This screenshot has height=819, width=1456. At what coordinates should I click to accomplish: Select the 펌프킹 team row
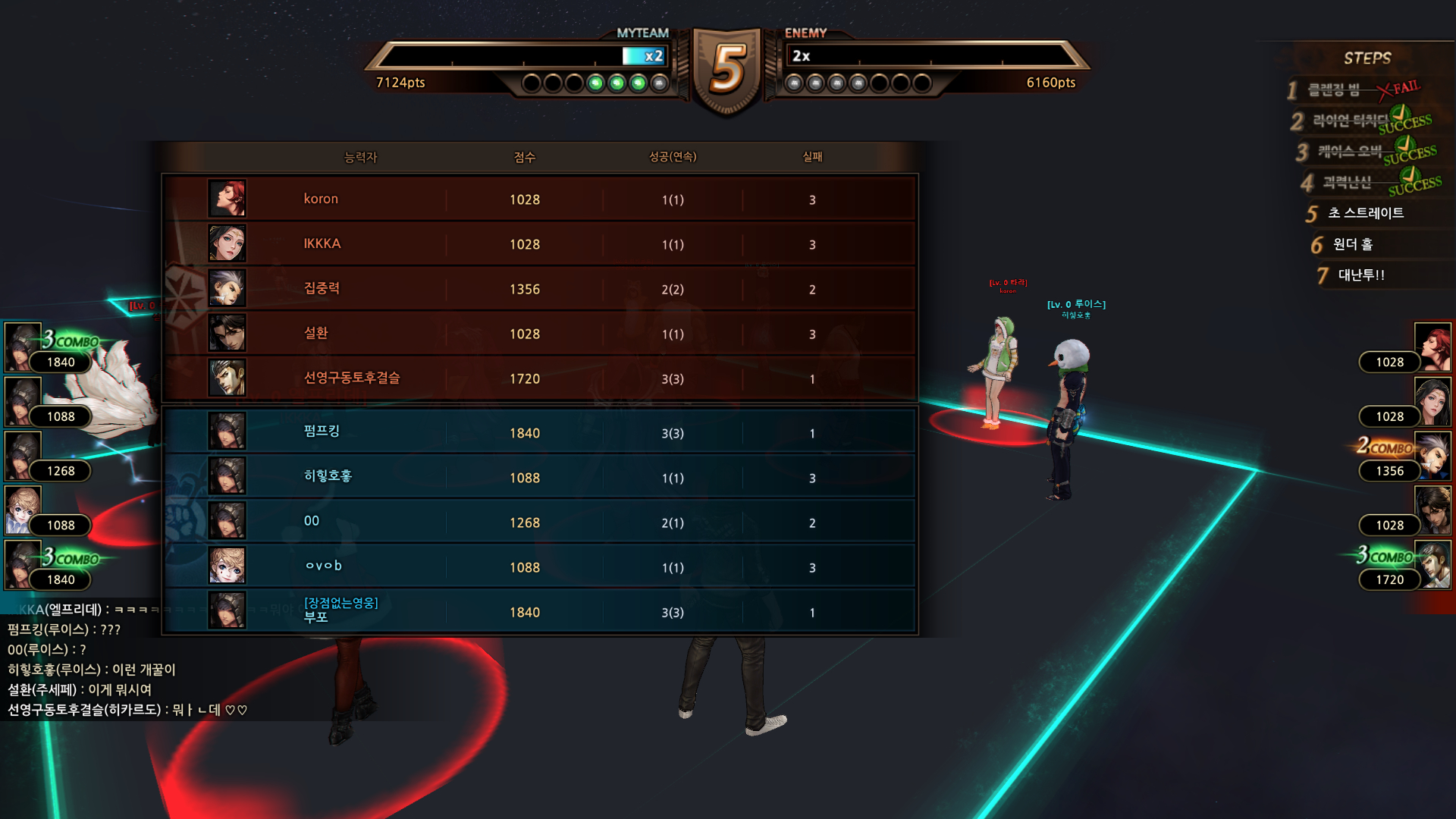coord(538,432)
